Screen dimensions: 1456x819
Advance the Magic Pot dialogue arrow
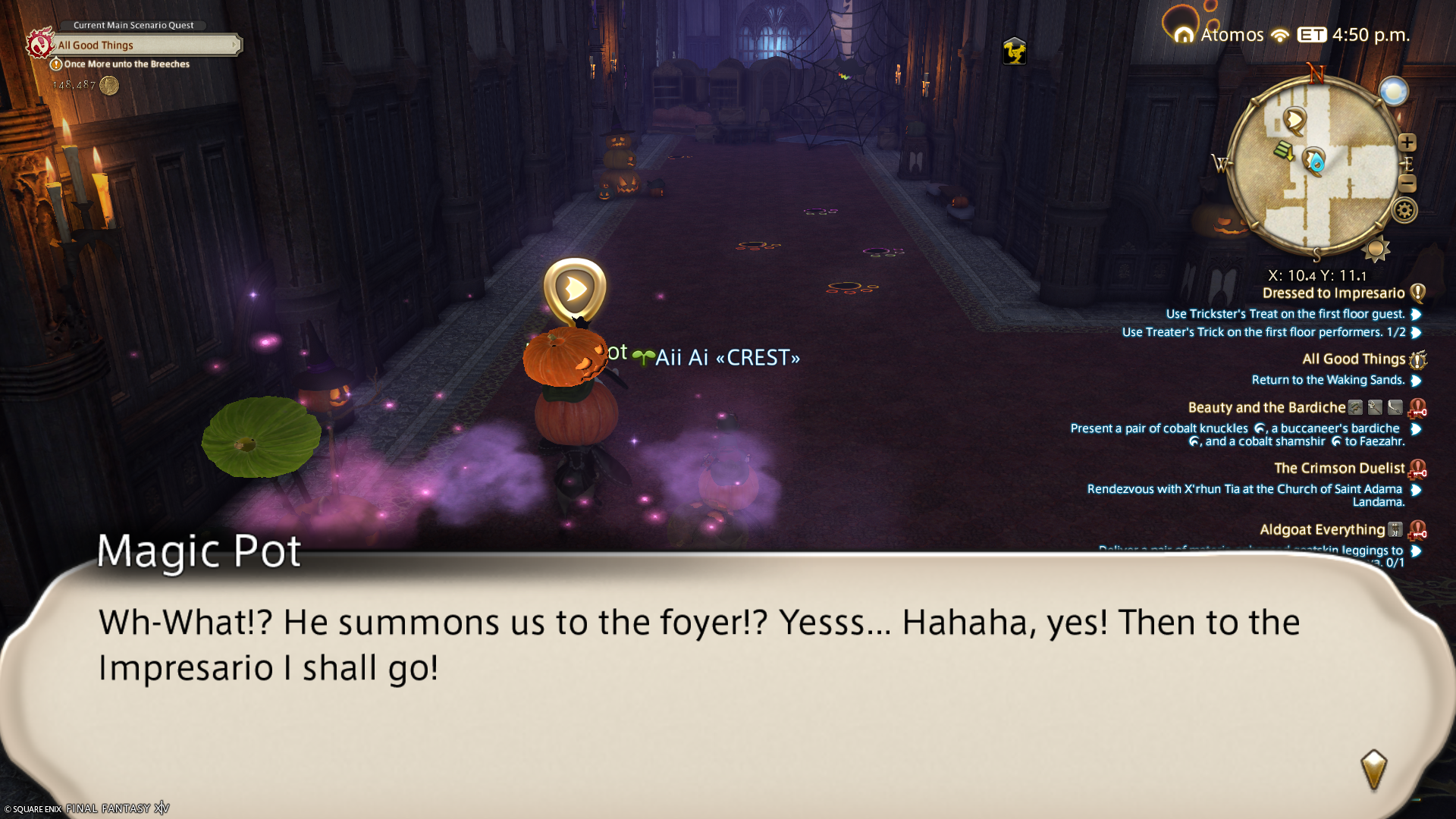tap(1373, 770)
